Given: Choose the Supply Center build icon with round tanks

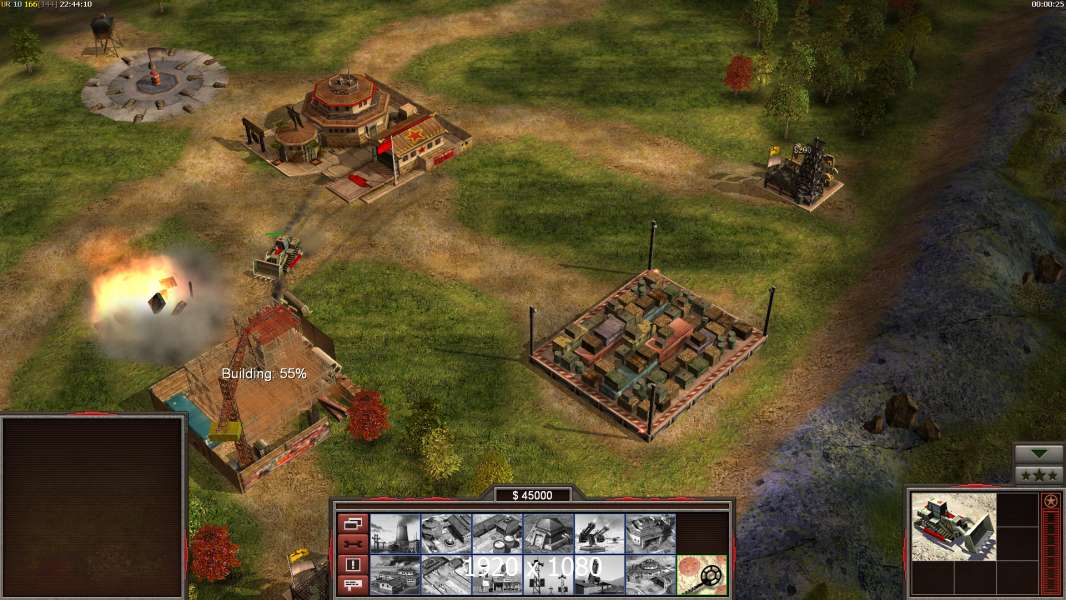Looking at the screenshot, I should pos(497,534).
